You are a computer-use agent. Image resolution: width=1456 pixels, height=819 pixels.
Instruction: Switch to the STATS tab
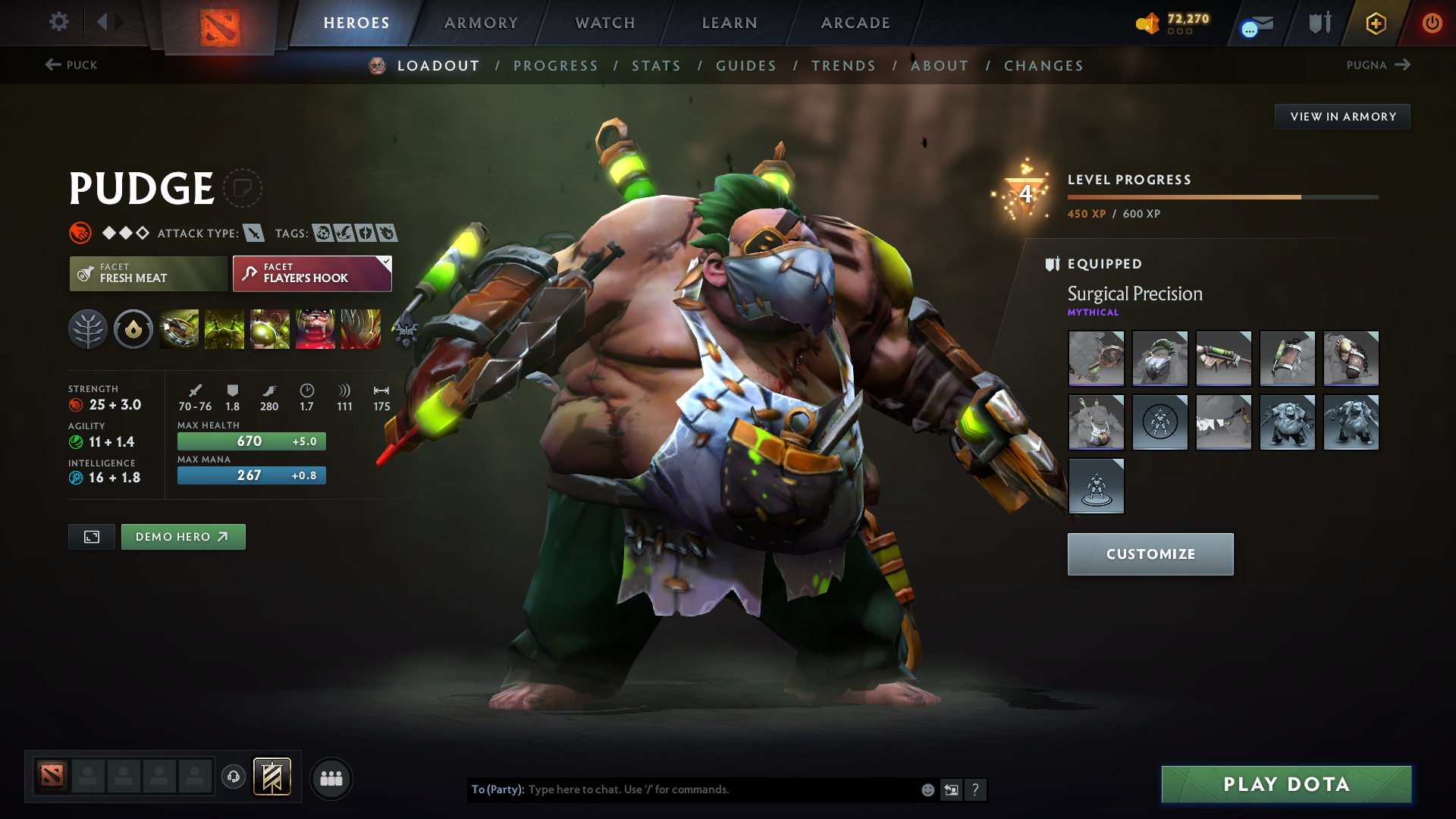click(656, 65)
